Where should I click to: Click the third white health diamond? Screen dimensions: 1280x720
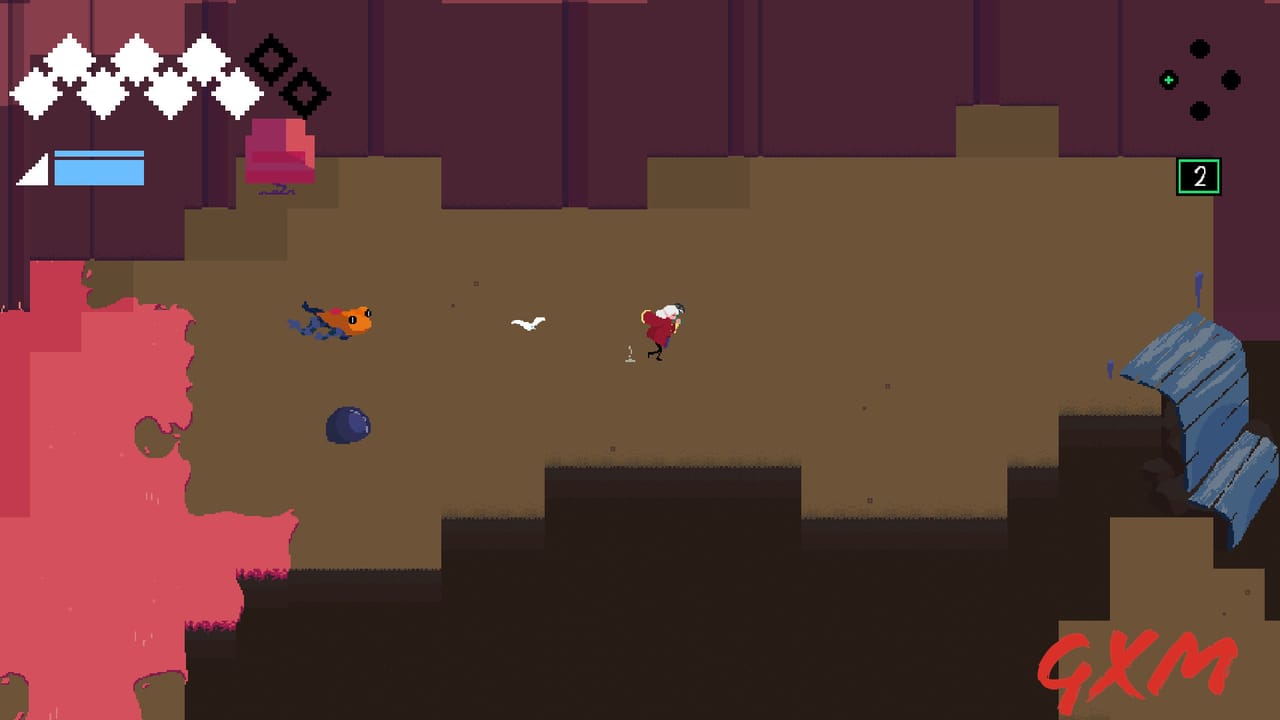(102, 95)
